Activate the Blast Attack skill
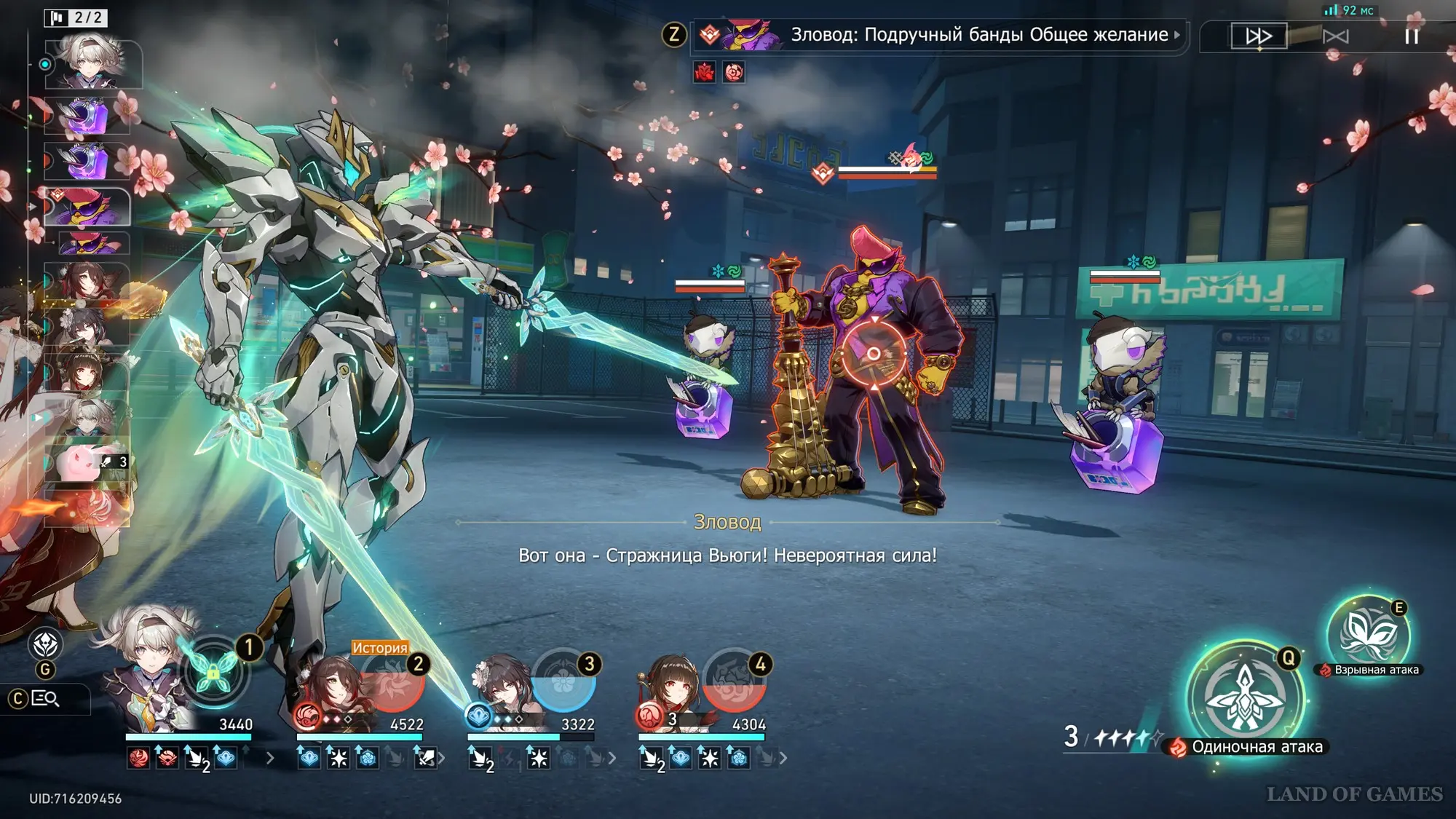 pyautogui.click(x=1367, y=634)
